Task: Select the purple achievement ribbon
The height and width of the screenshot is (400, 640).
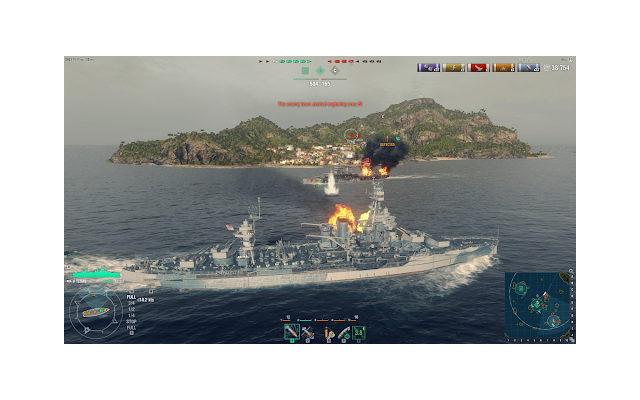Action: point(429,68)
